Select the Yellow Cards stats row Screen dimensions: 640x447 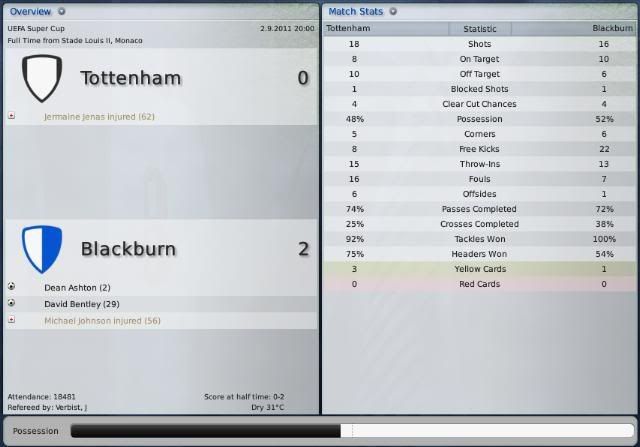pos(479,269)
